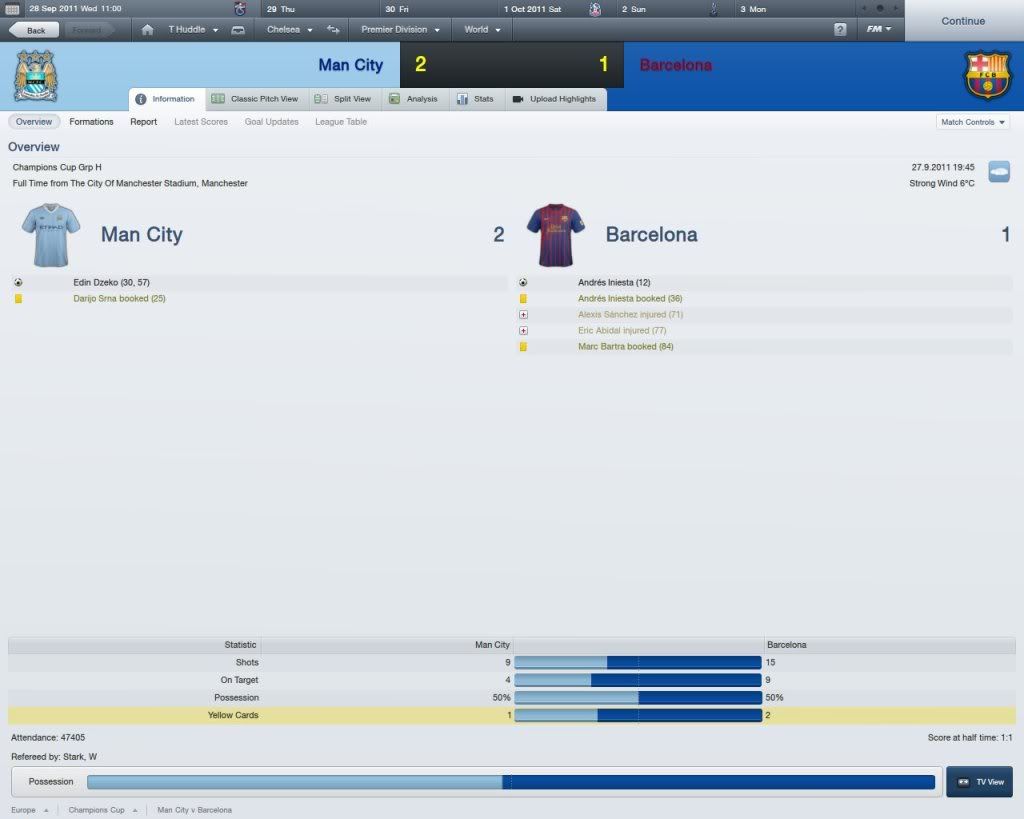Image resolution: width=1024 pixels, height=819 pixels.
Task: Open the World menu
Action: [x=481, y=30]
